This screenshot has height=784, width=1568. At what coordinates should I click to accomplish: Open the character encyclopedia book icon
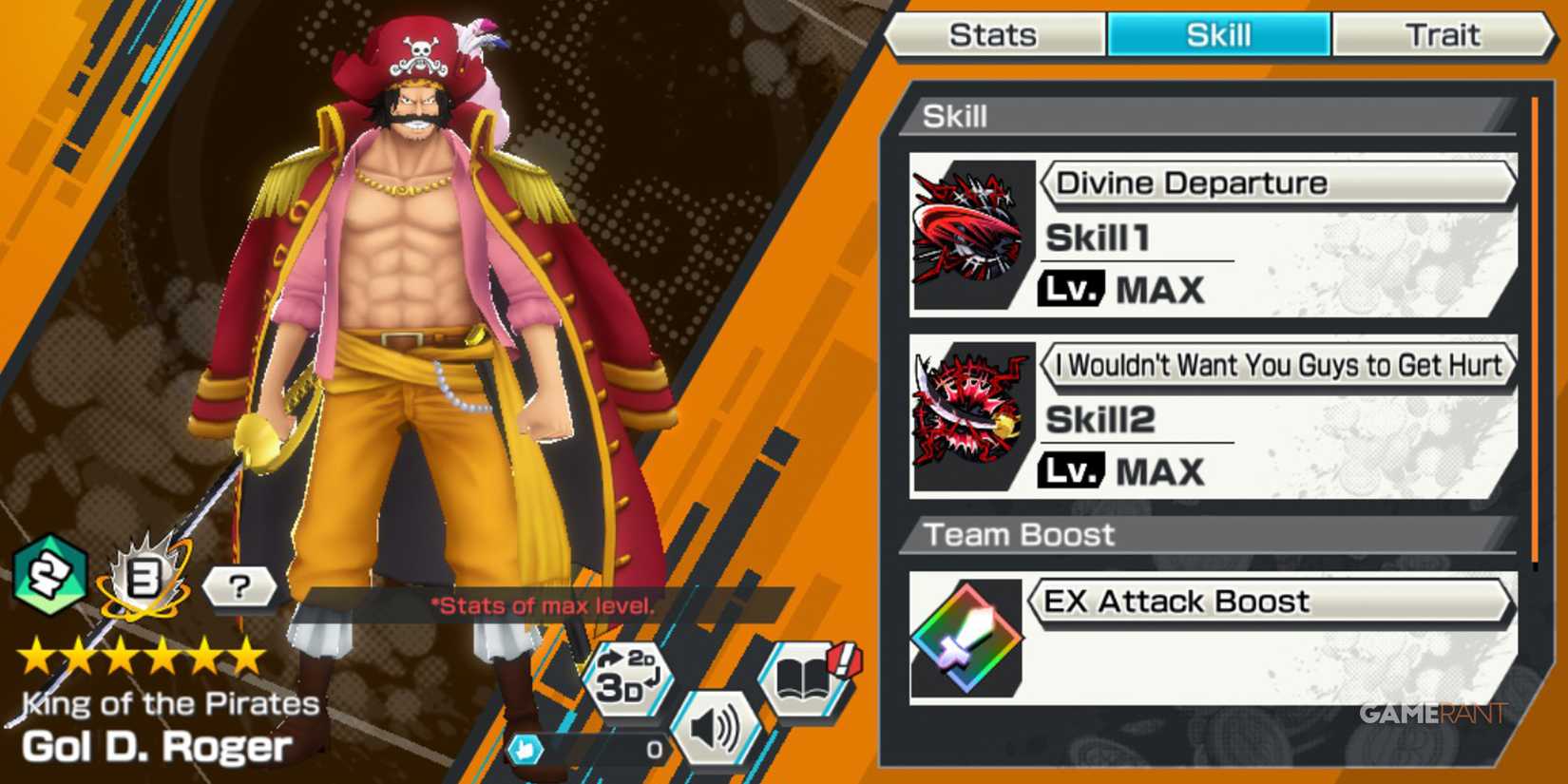point(803,678)
